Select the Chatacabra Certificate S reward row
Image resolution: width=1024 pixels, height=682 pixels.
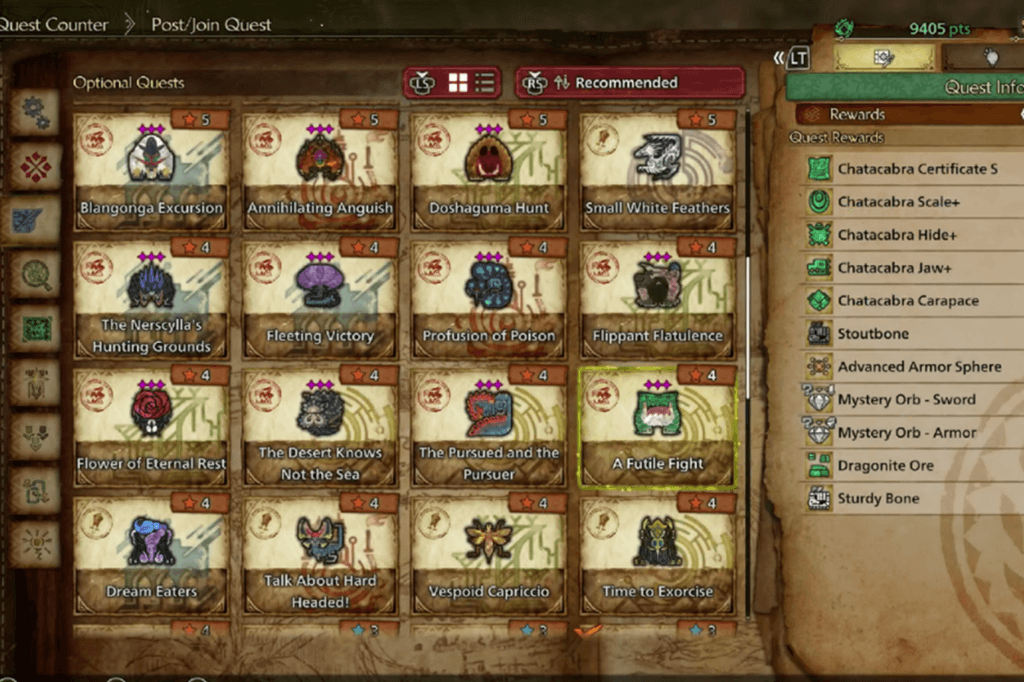click(x=917, y=169)
